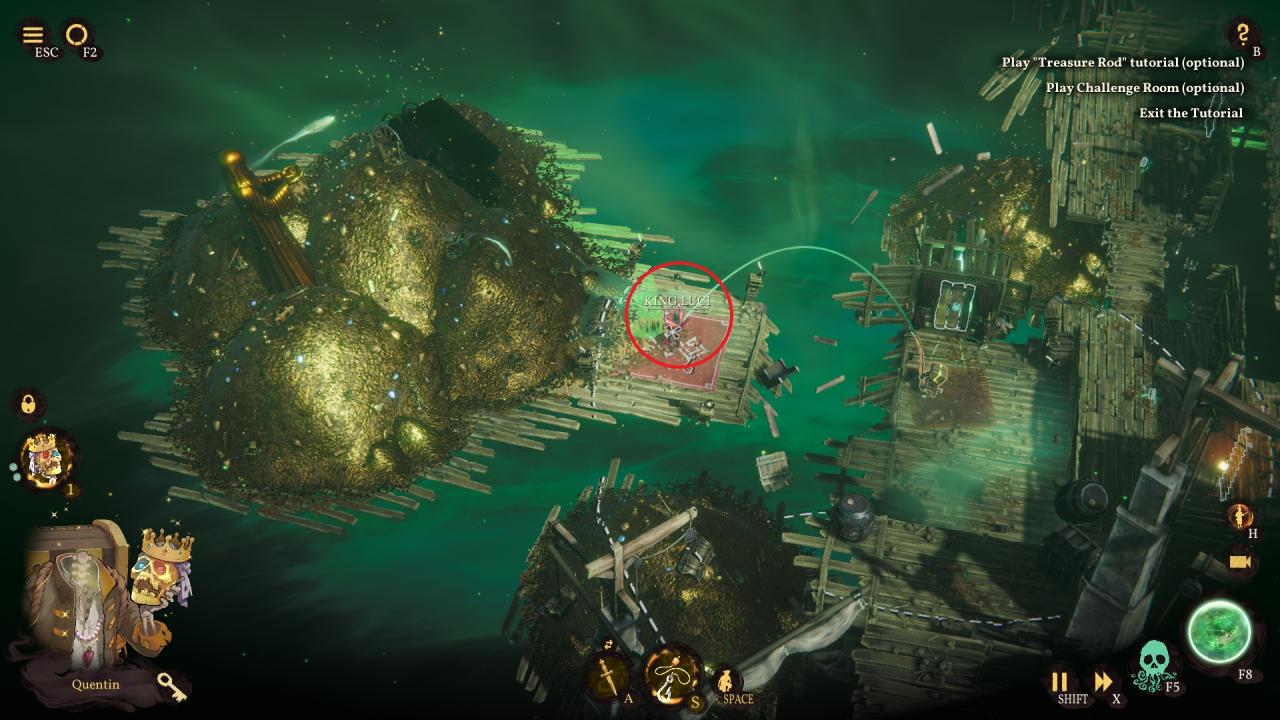Click the glowing green orb
This screenshot has width=1280, height=720.
click(1220, 634)
